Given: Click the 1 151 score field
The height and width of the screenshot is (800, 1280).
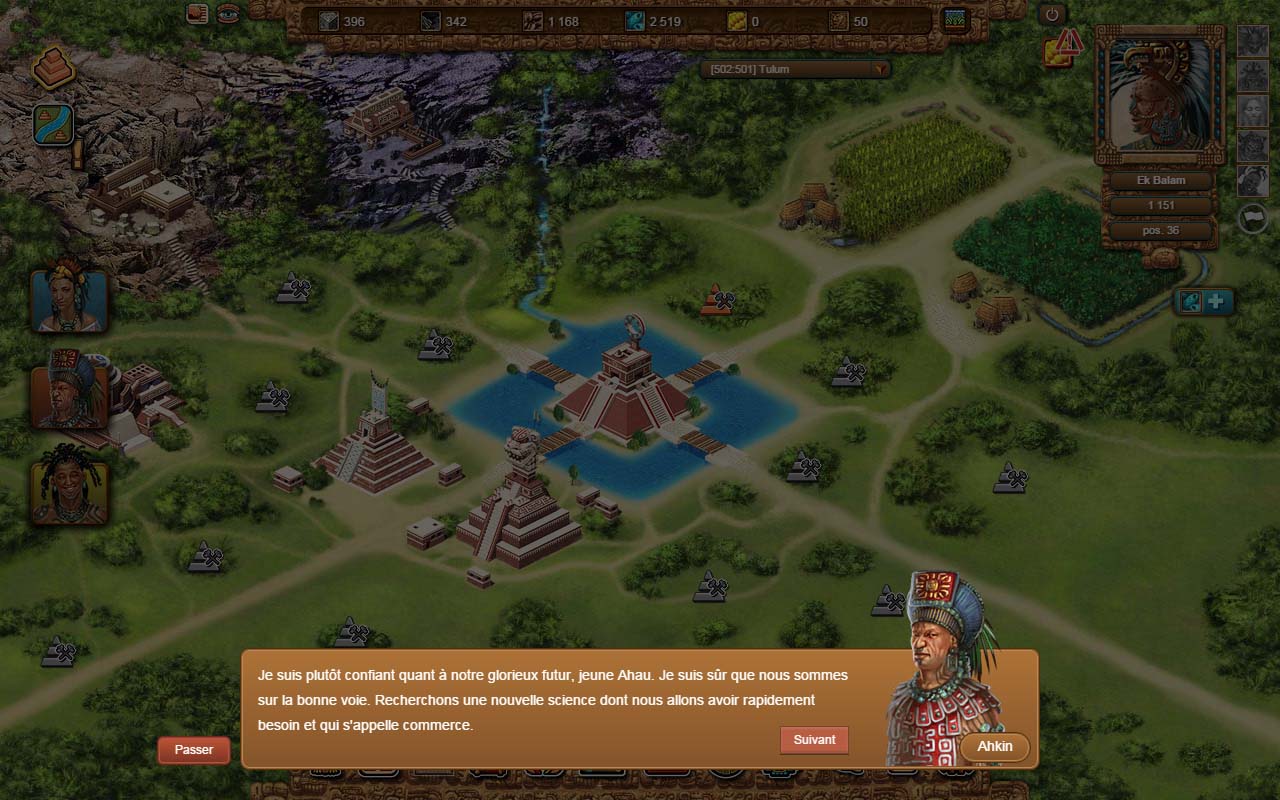Looking at the screenshot, I should point(1160,205).
